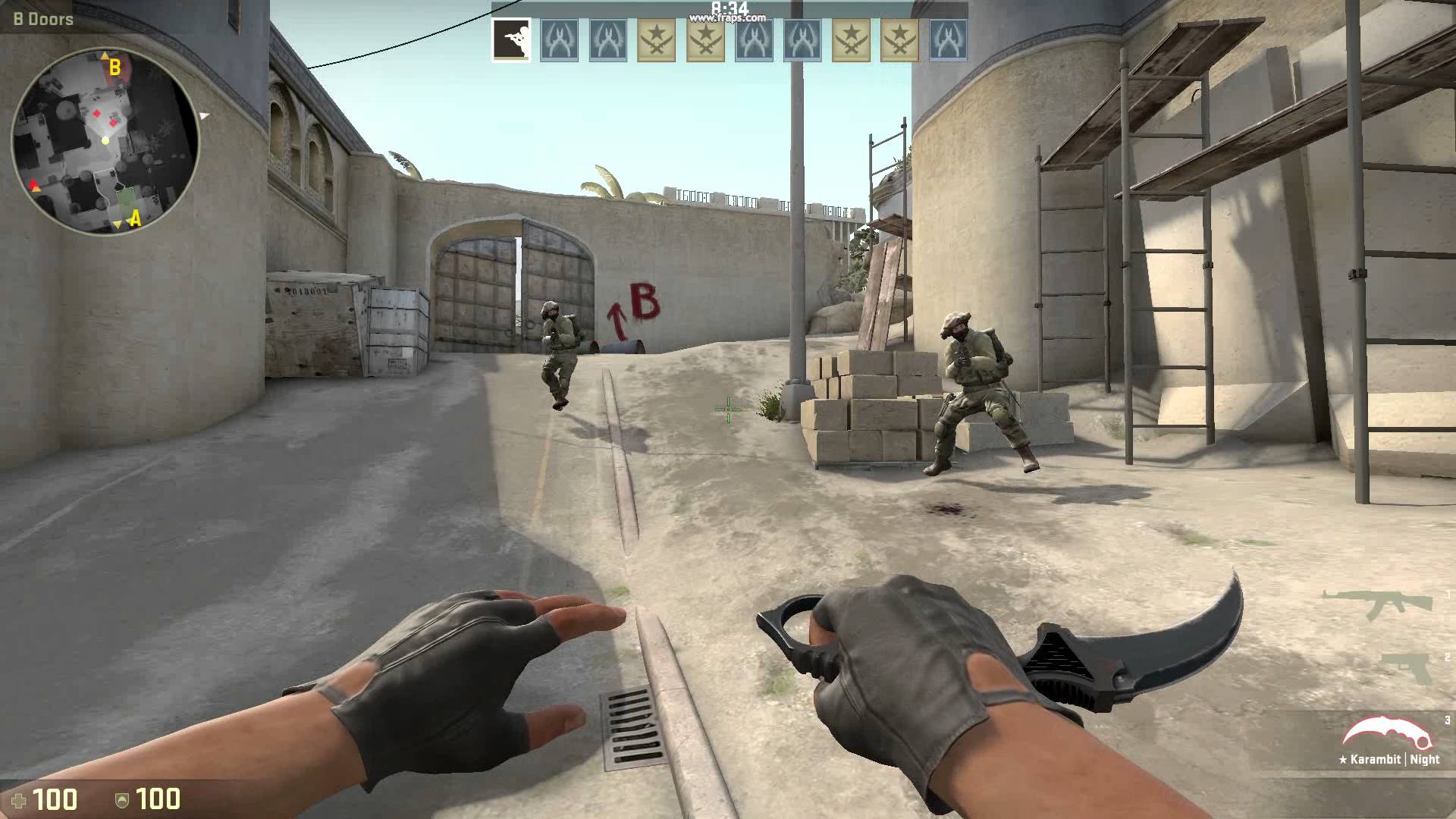Select the Karambit | Night name label
The height and width of the screenshot is (819, 1456).
click(x=1388, y=758)
